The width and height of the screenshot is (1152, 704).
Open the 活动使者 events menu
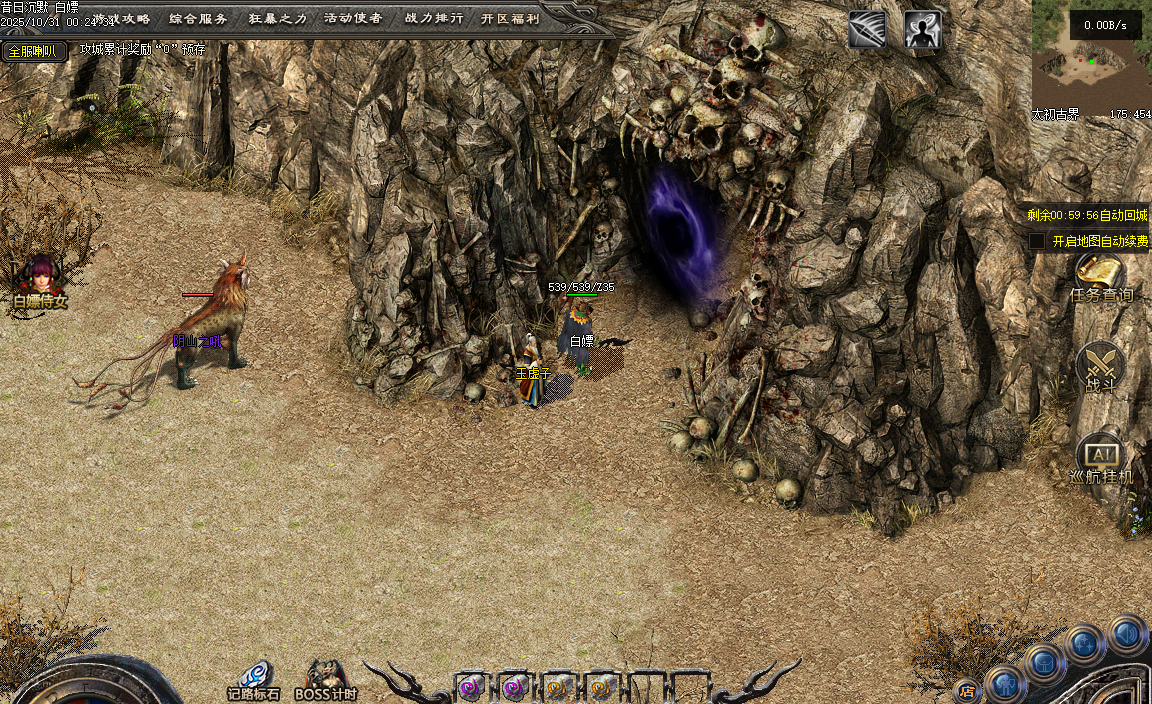coord(353,18)
